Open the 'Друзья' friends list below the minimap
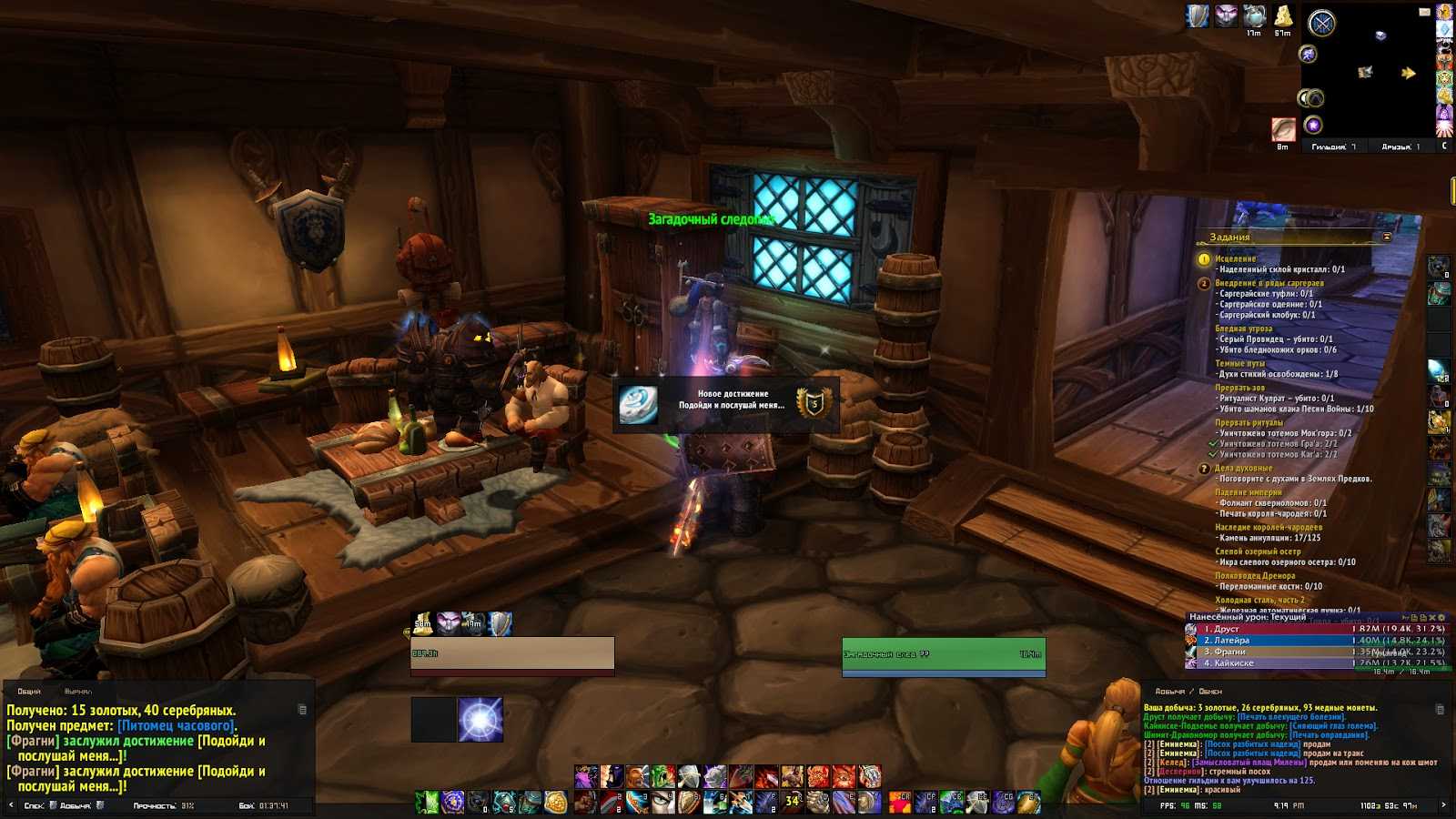 [x=1400, y=147]
